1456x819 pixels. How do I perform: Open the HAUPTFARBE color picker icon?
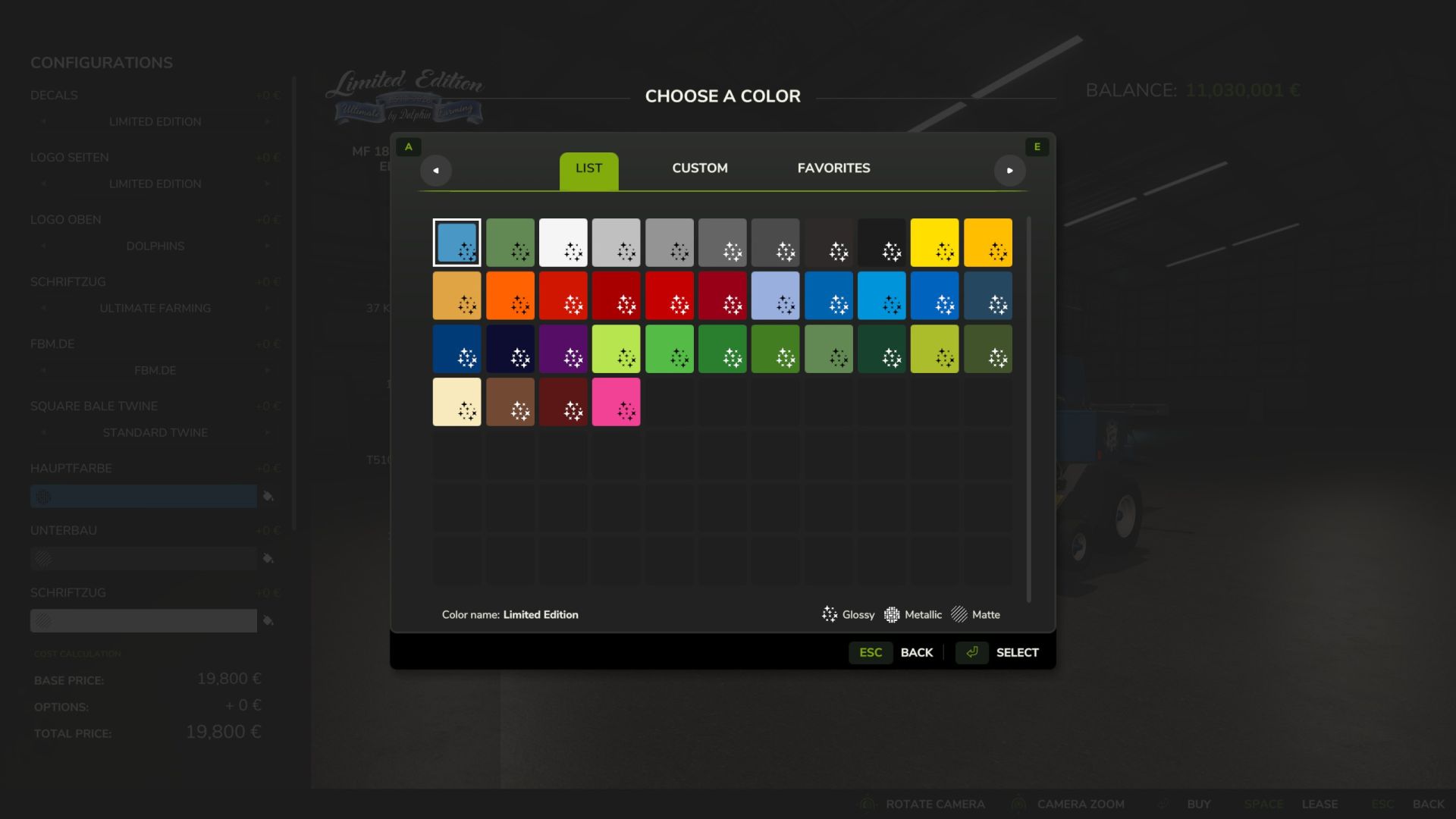click(x=269, y=496)
